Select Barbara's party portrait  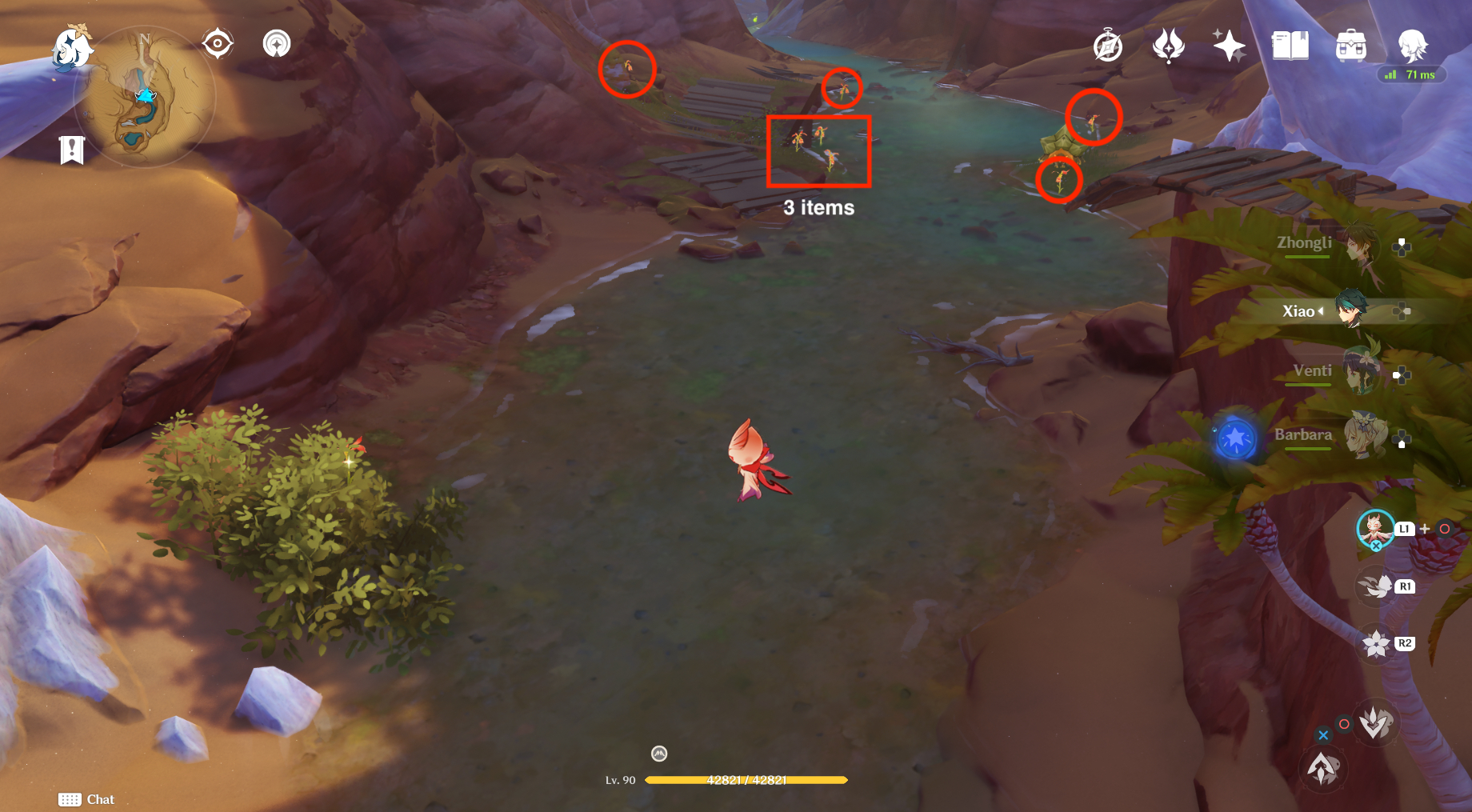point(1363,436)
